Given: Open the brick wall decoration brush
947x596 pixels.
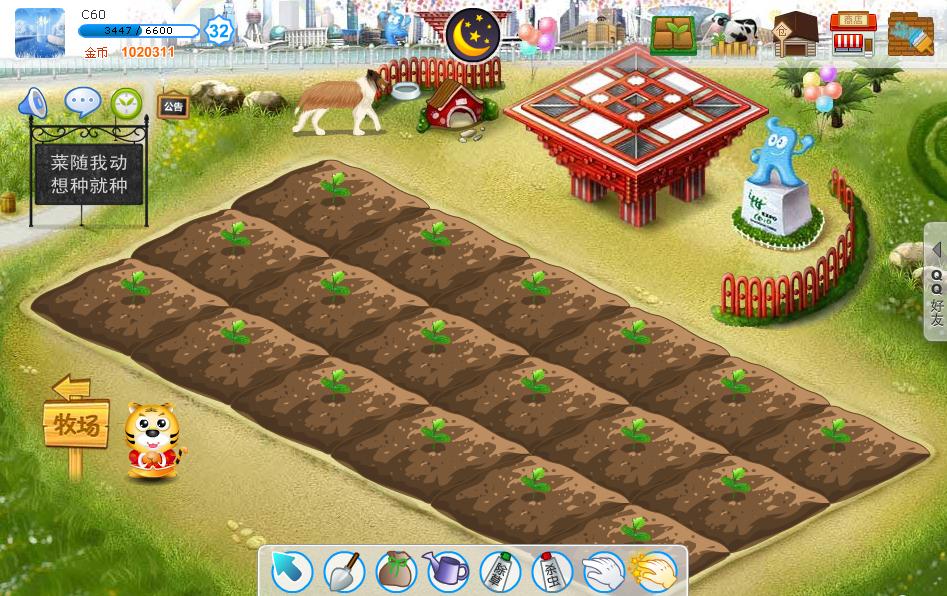Looking at the screenshot, I should click(x=910, y=34).
